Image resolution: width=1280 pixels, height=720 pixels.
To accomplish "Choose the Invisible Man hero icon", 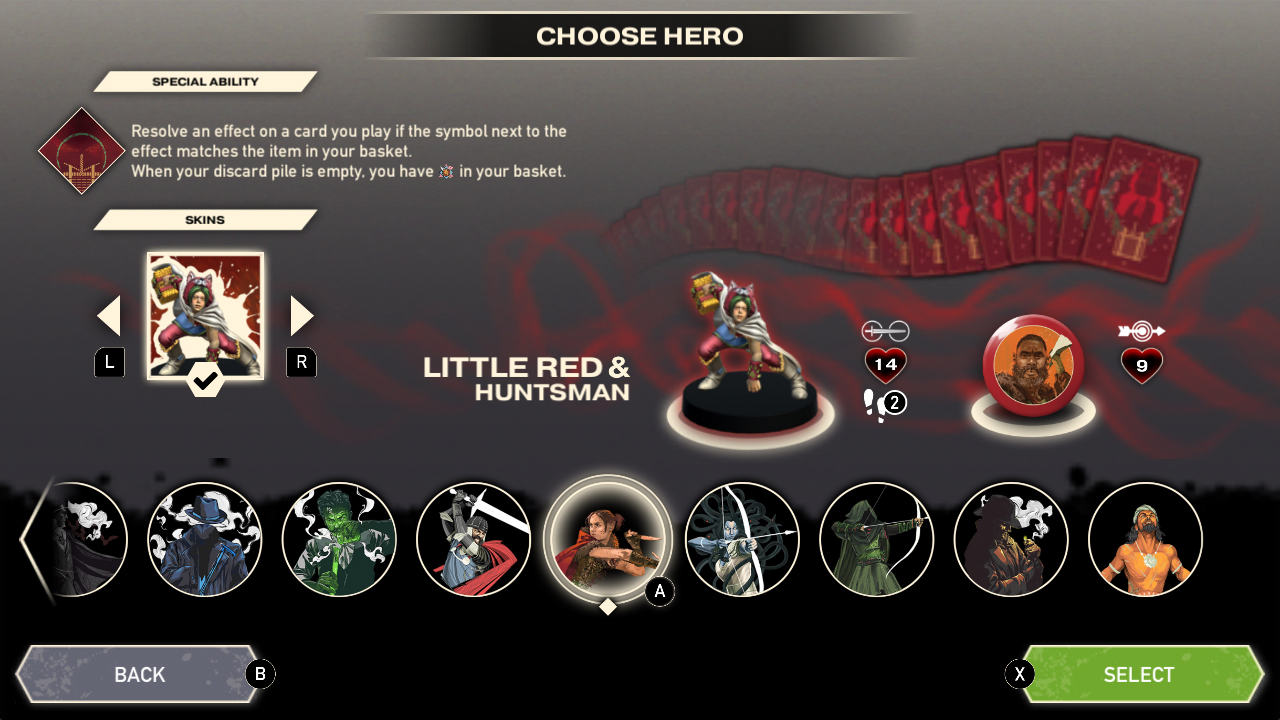I will point(205,540).
